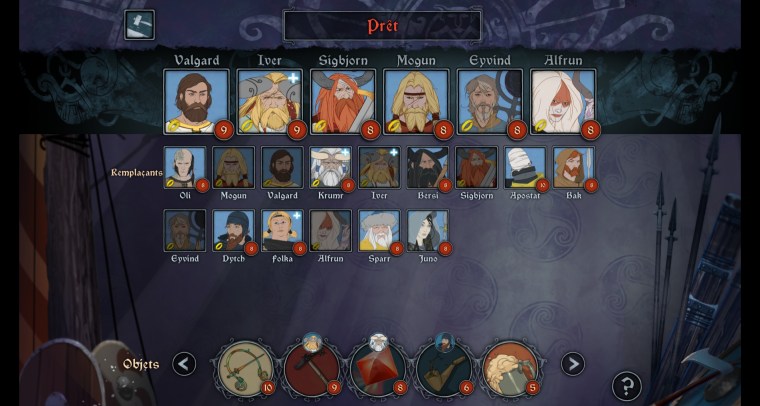Screen dimensions: 760x406
Task: Click the Prêt button to confirm party
Action: [x=382, y=25]
